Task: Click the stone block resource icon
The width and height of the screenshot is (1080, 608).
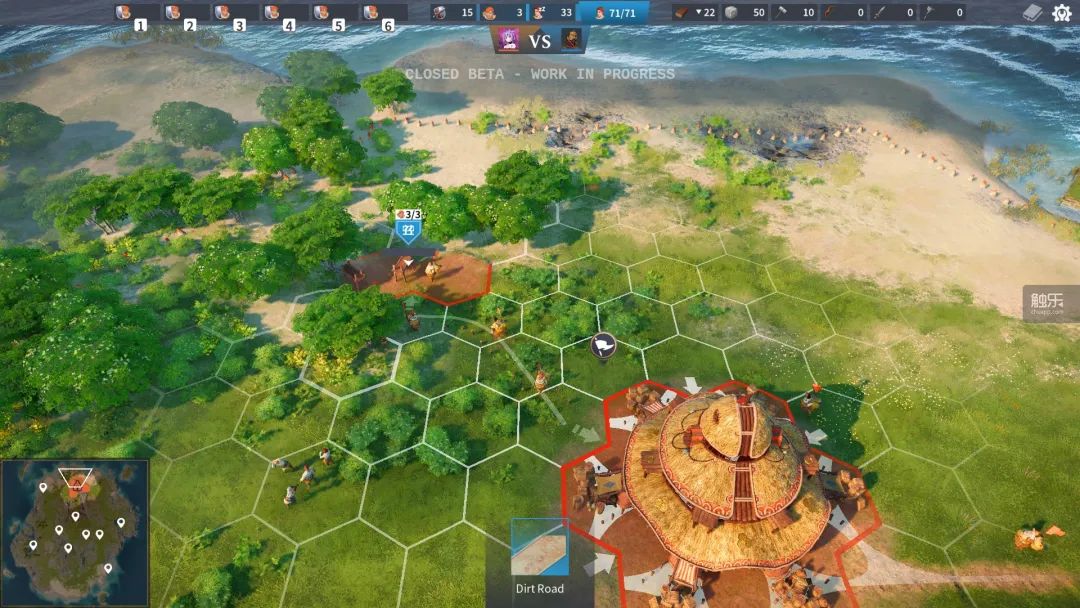Action: tap(745, 13)
